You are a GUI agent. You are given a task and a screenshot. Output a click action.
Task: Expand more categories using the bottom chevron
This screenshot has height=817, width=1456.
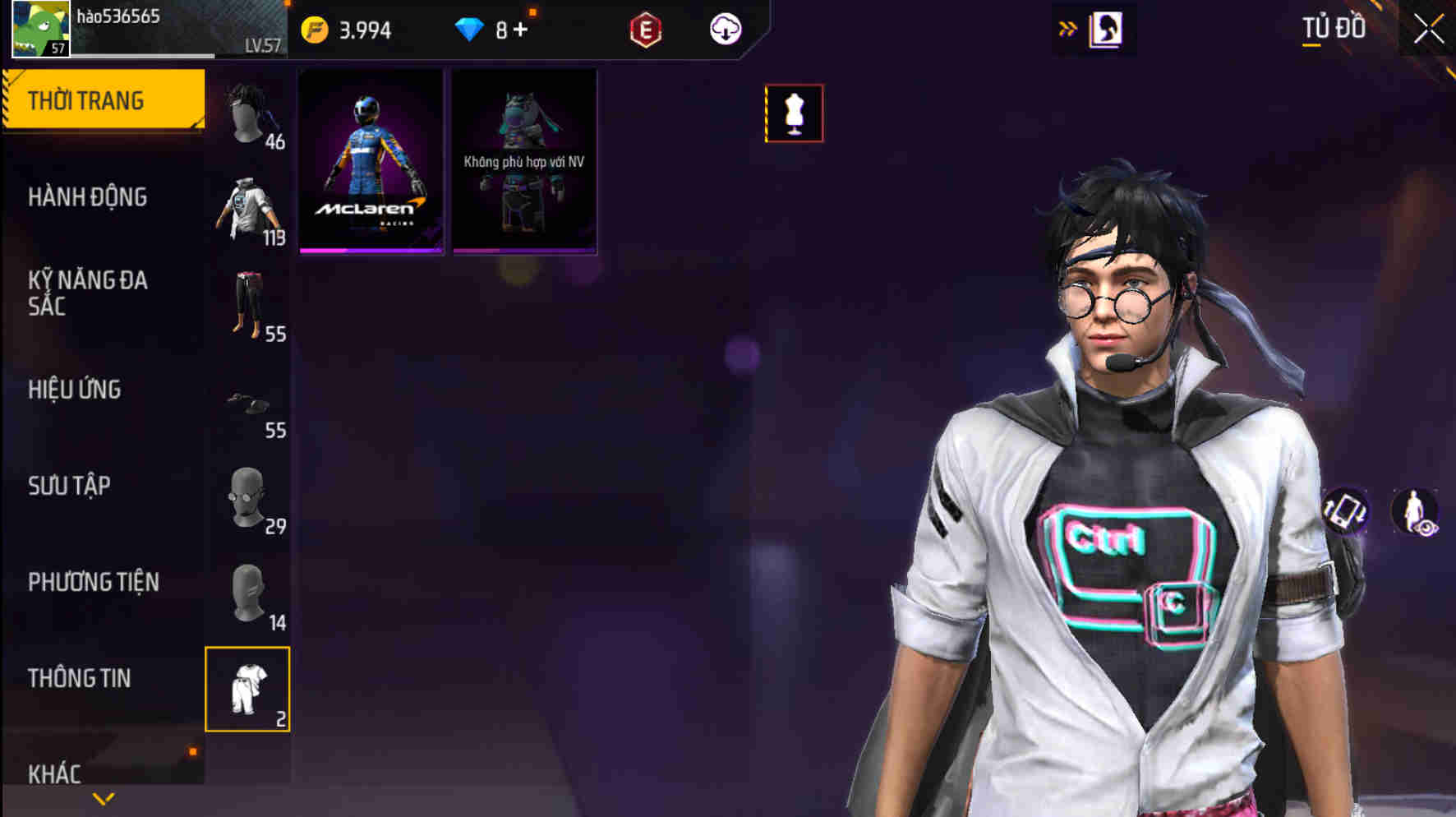102,797
